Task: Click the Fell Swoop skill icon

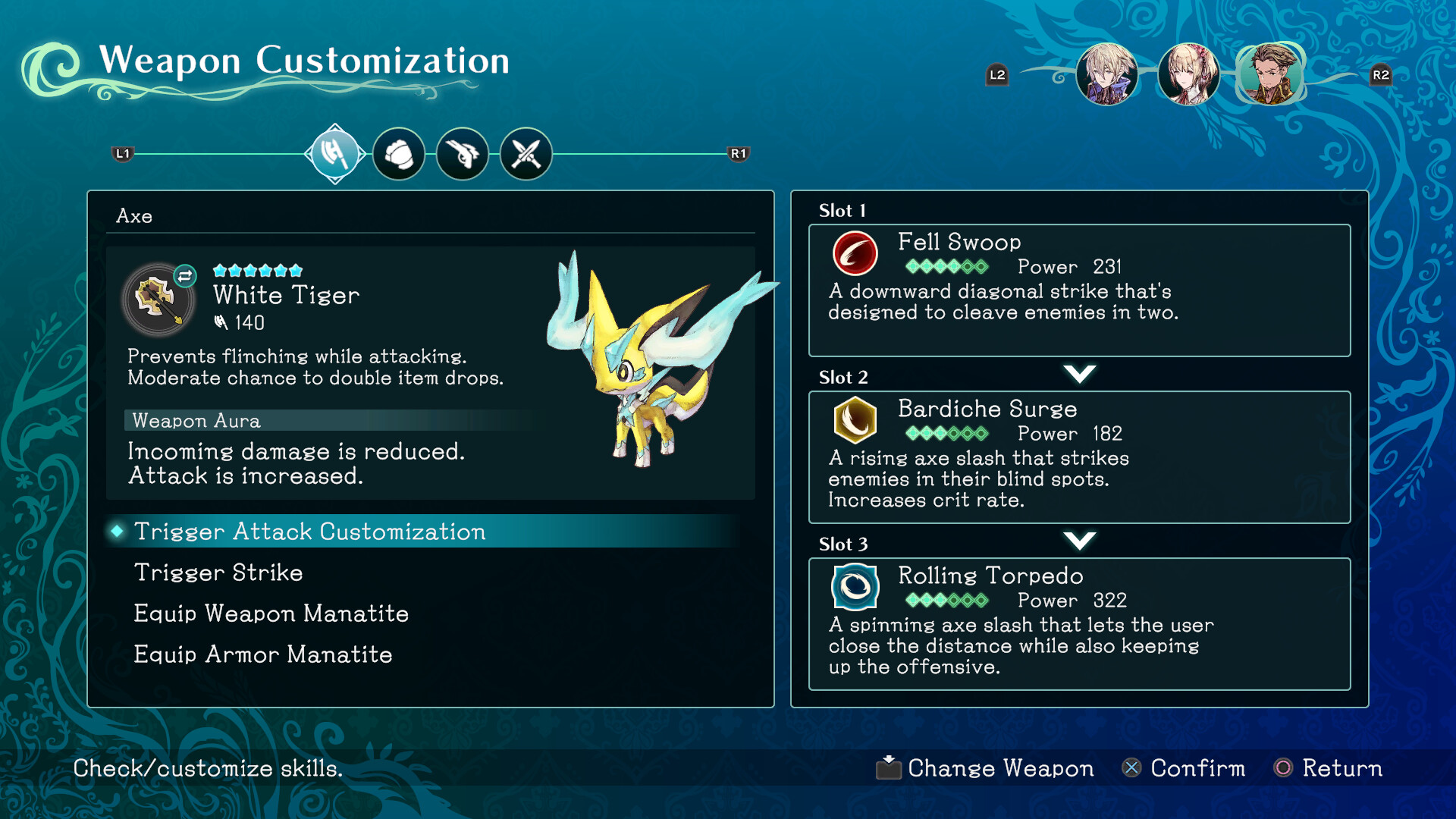Action: click(x=854, y=255)
